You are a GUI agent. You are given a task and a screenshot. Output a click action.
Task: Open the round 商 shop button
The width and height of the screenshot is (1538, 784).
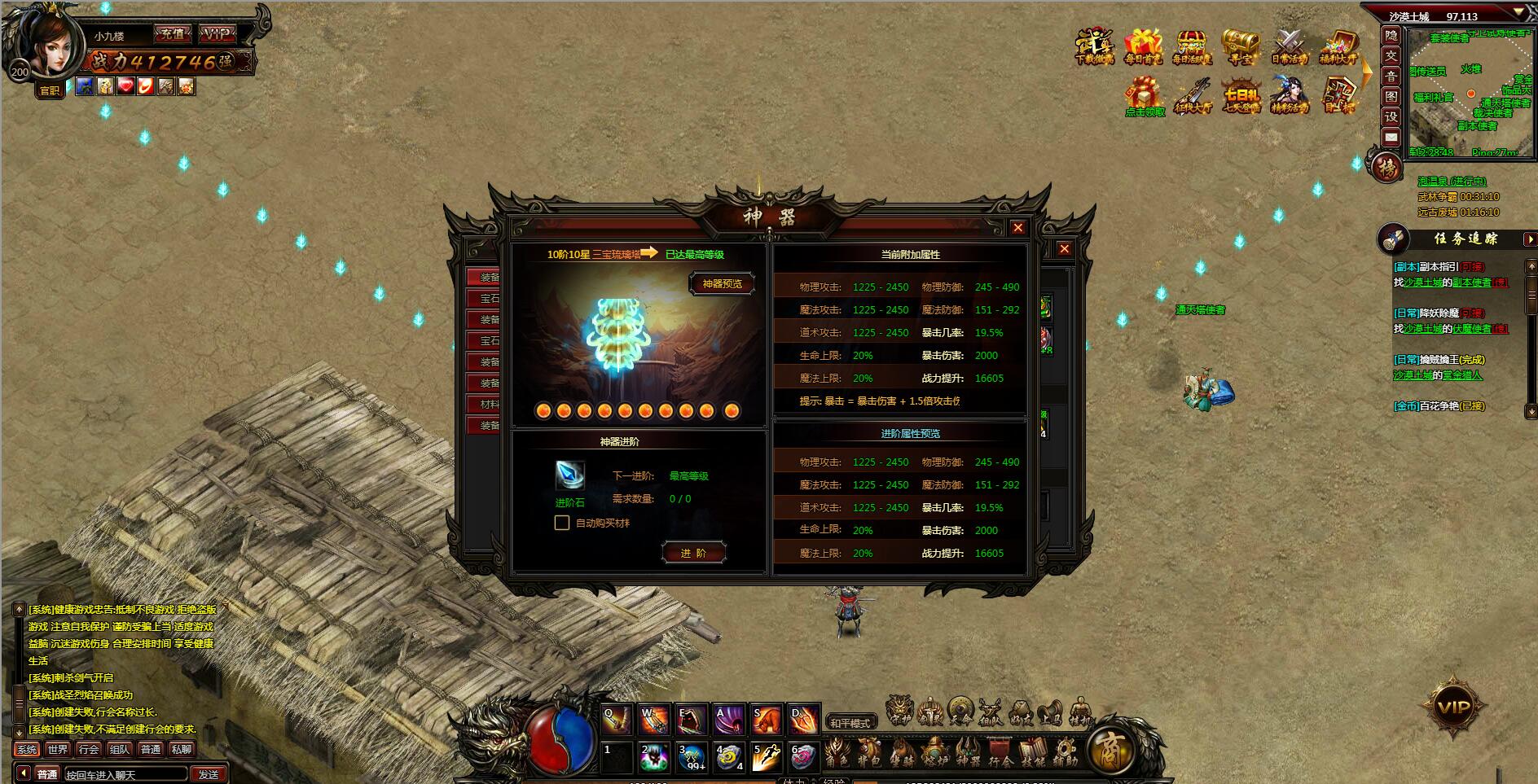click(x=1110, y=749)
